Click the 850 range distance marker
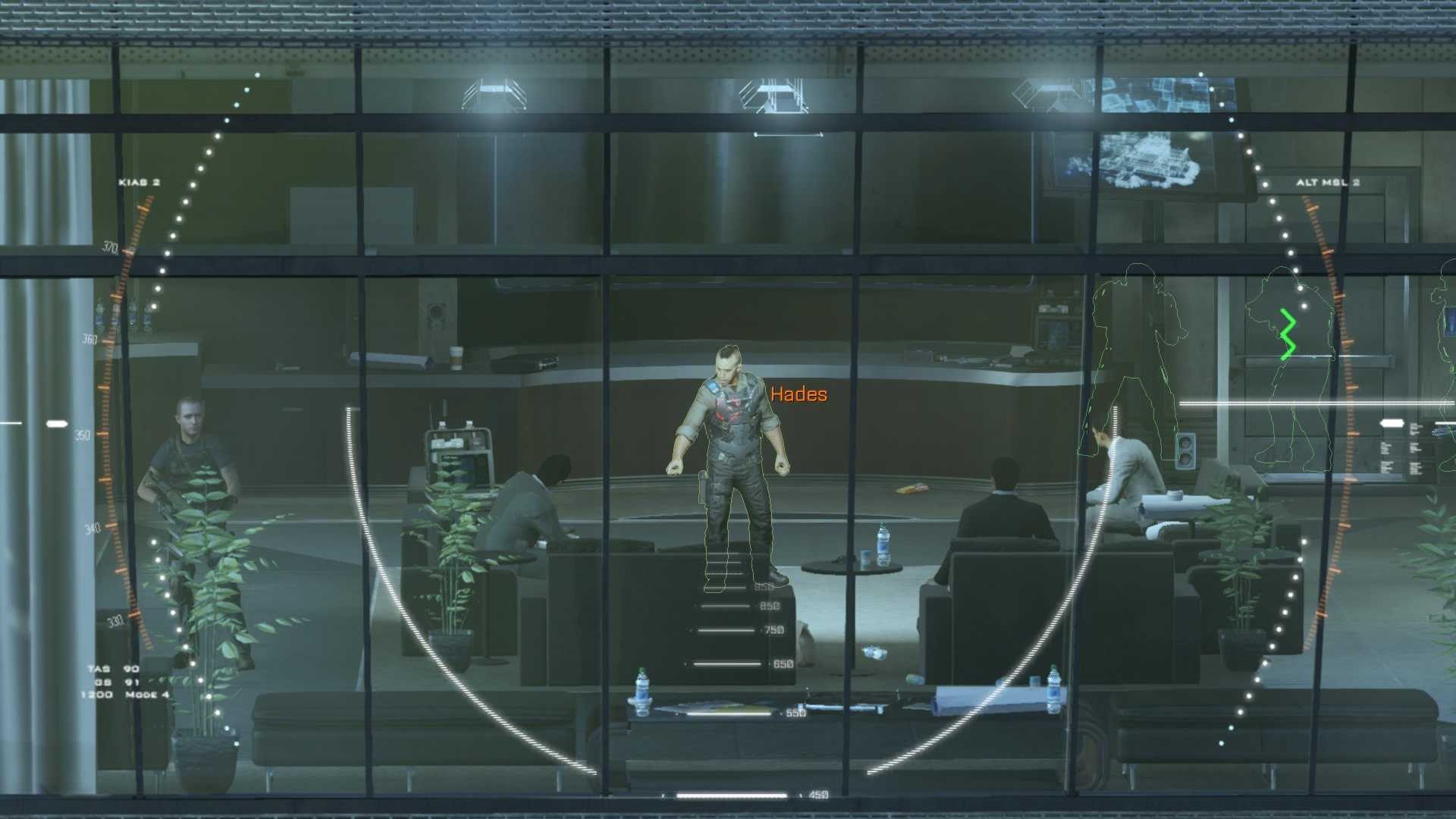This screenshot has width=1456, height=819. pyautogui.click(x=770, y=607)
